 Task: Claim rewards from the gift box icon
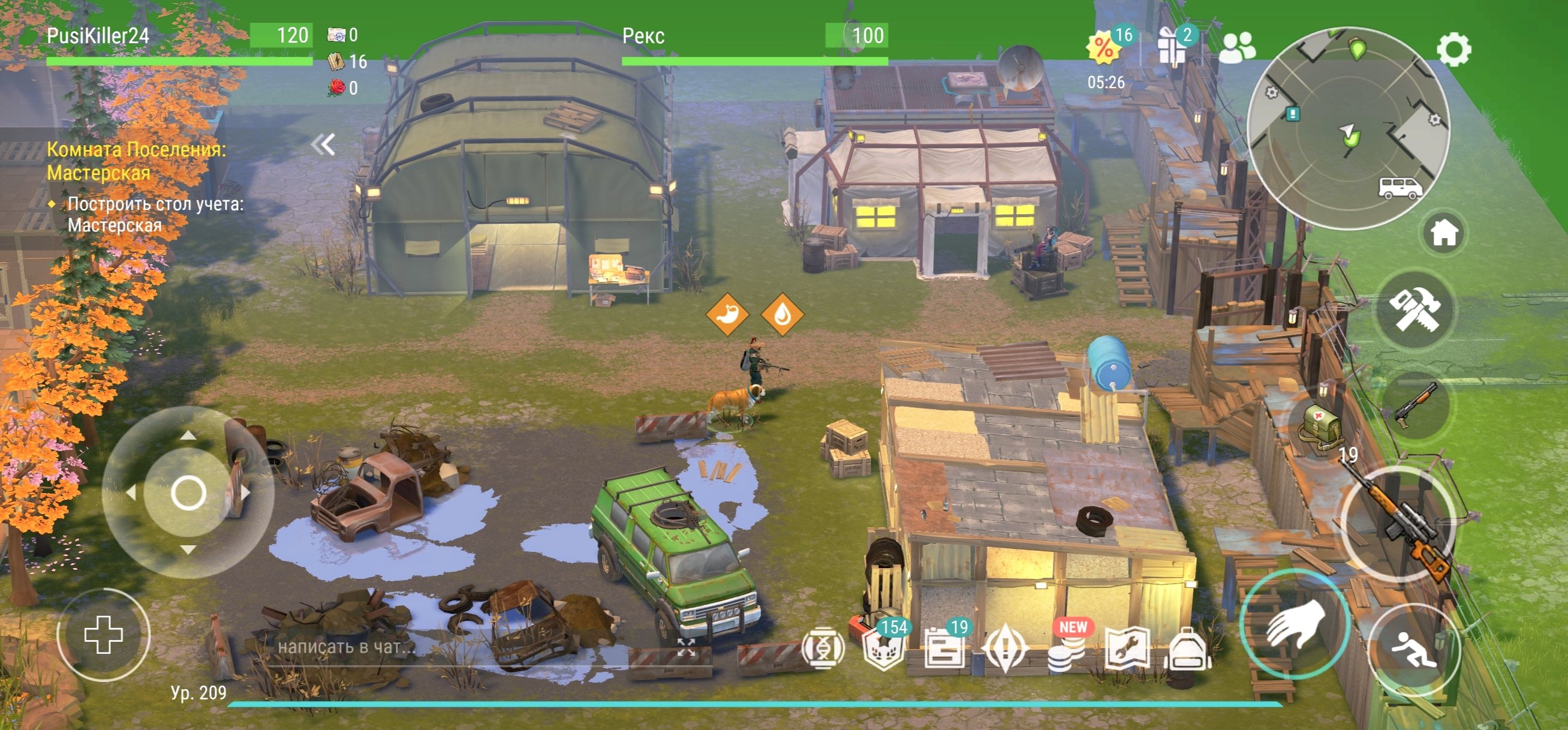[x=1172, y=47]
